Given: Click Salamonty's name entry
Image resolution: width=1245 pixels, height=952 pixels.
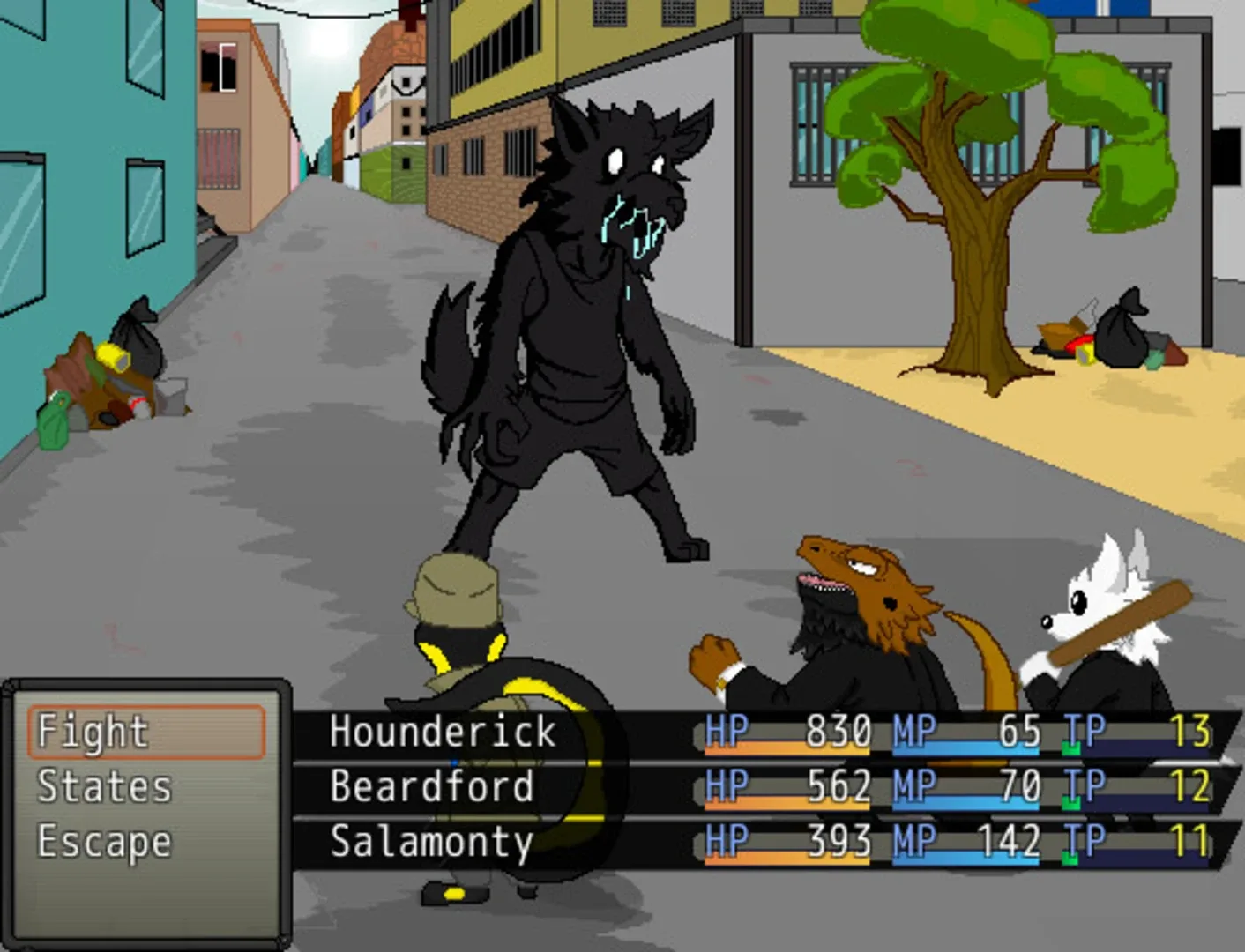Looking at the screenshot, I should 431,842.
